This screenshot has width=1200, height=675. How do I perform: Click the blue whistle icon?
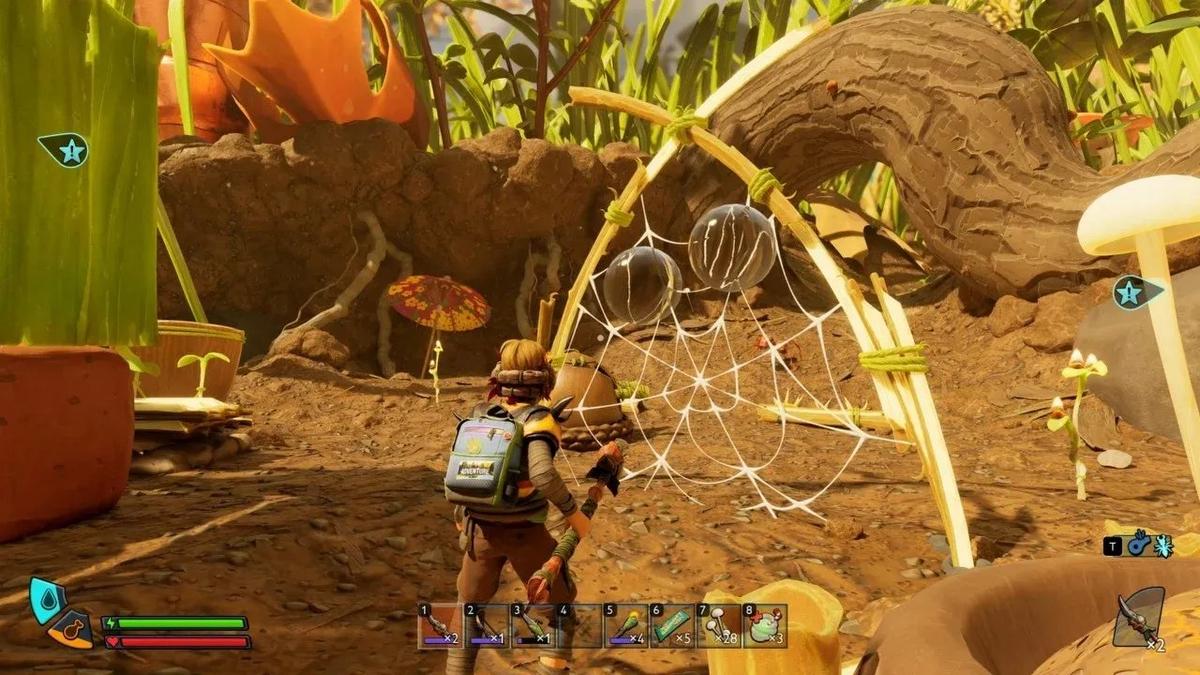[x=1139, y=546]
